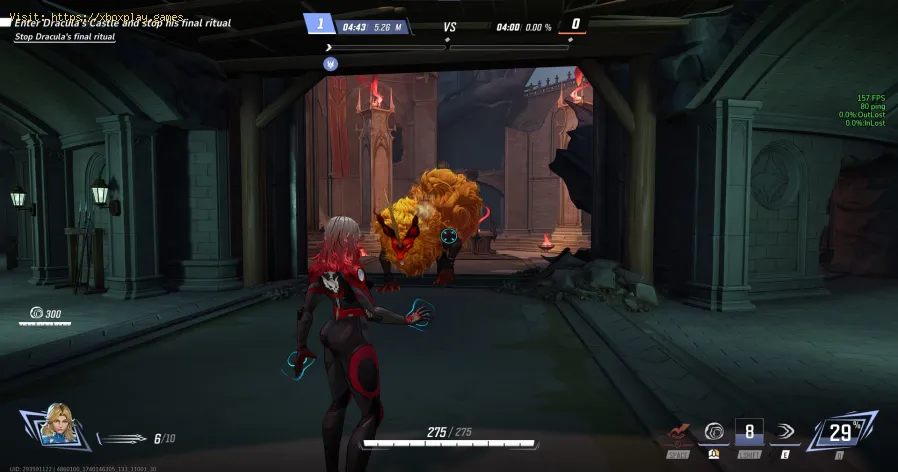Click the ability slot showing cooldown 8
898x472 pixels.
749,432
